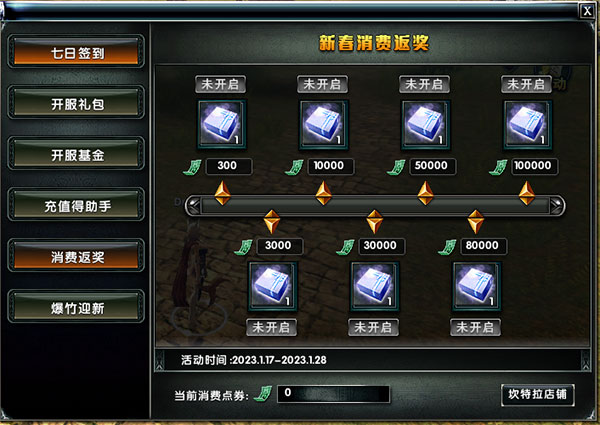Viewport: 600px width, 425px height.
Task: Pick the reward box below 80000
Action: point(476,287)
